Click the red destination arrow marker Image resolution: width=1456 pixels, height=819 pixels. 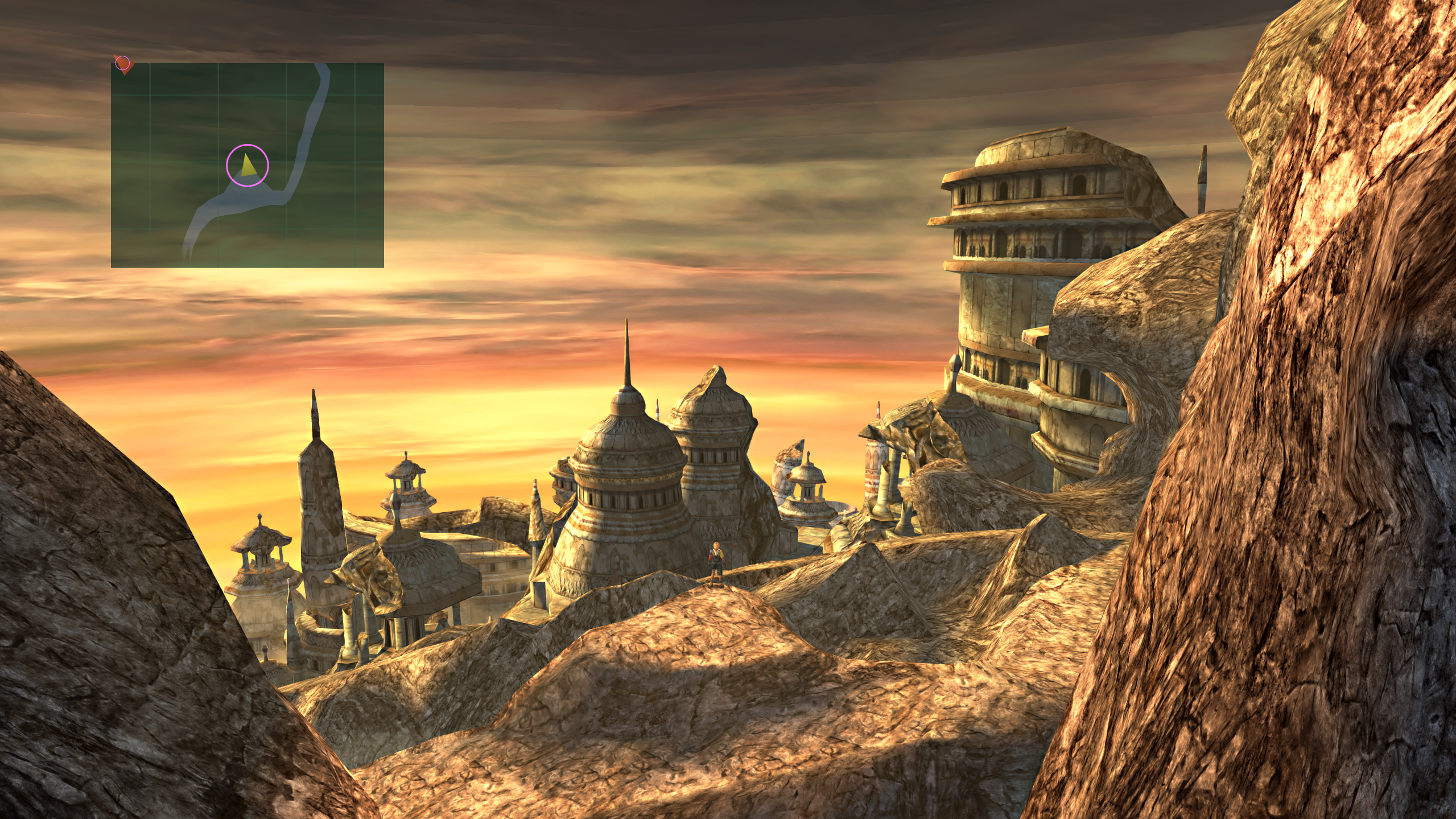click(x=123, y=64)
